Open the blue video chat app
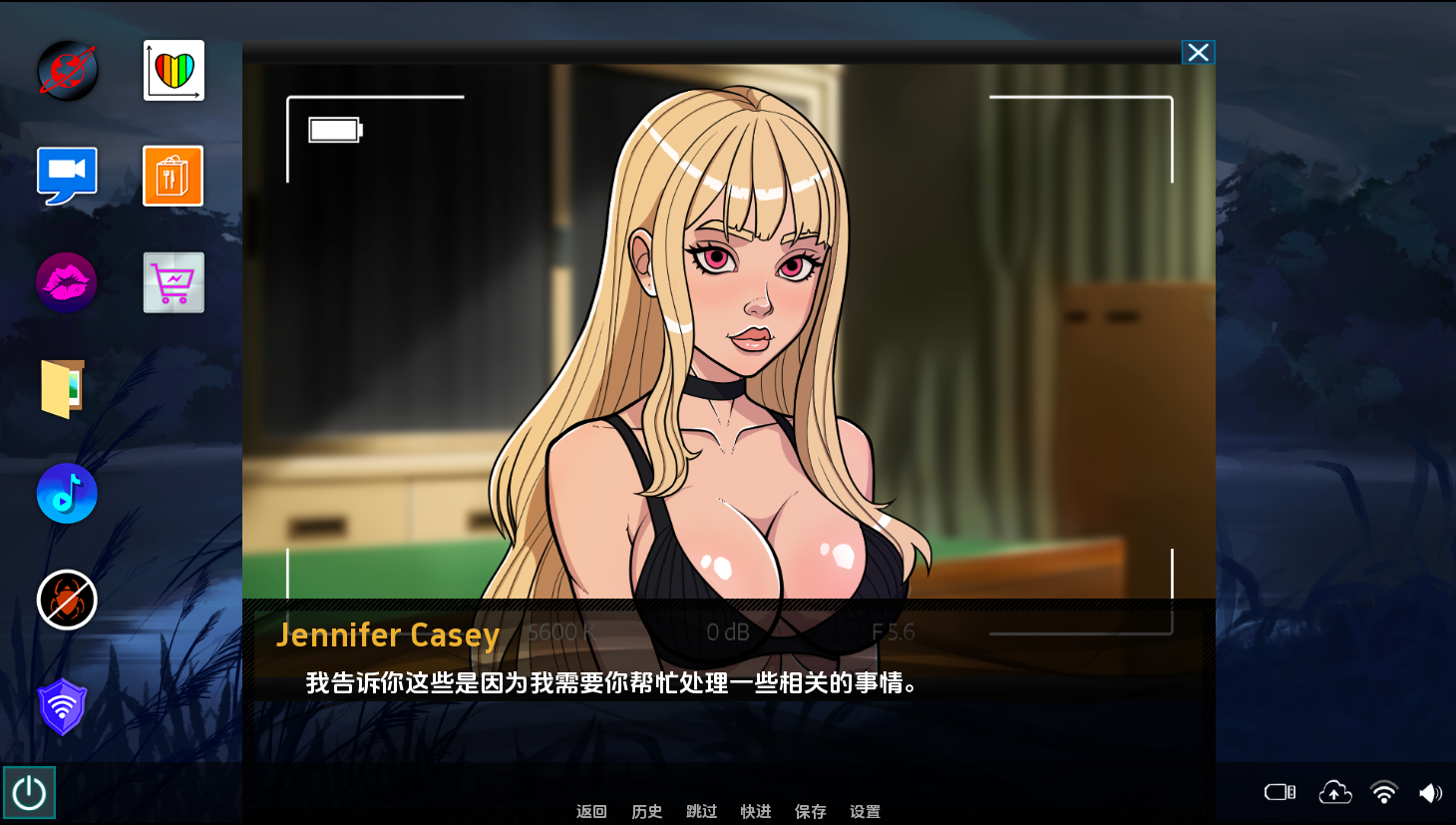Image resolution: width=1456 pixels, height=825 pixels. coord(67,176)
